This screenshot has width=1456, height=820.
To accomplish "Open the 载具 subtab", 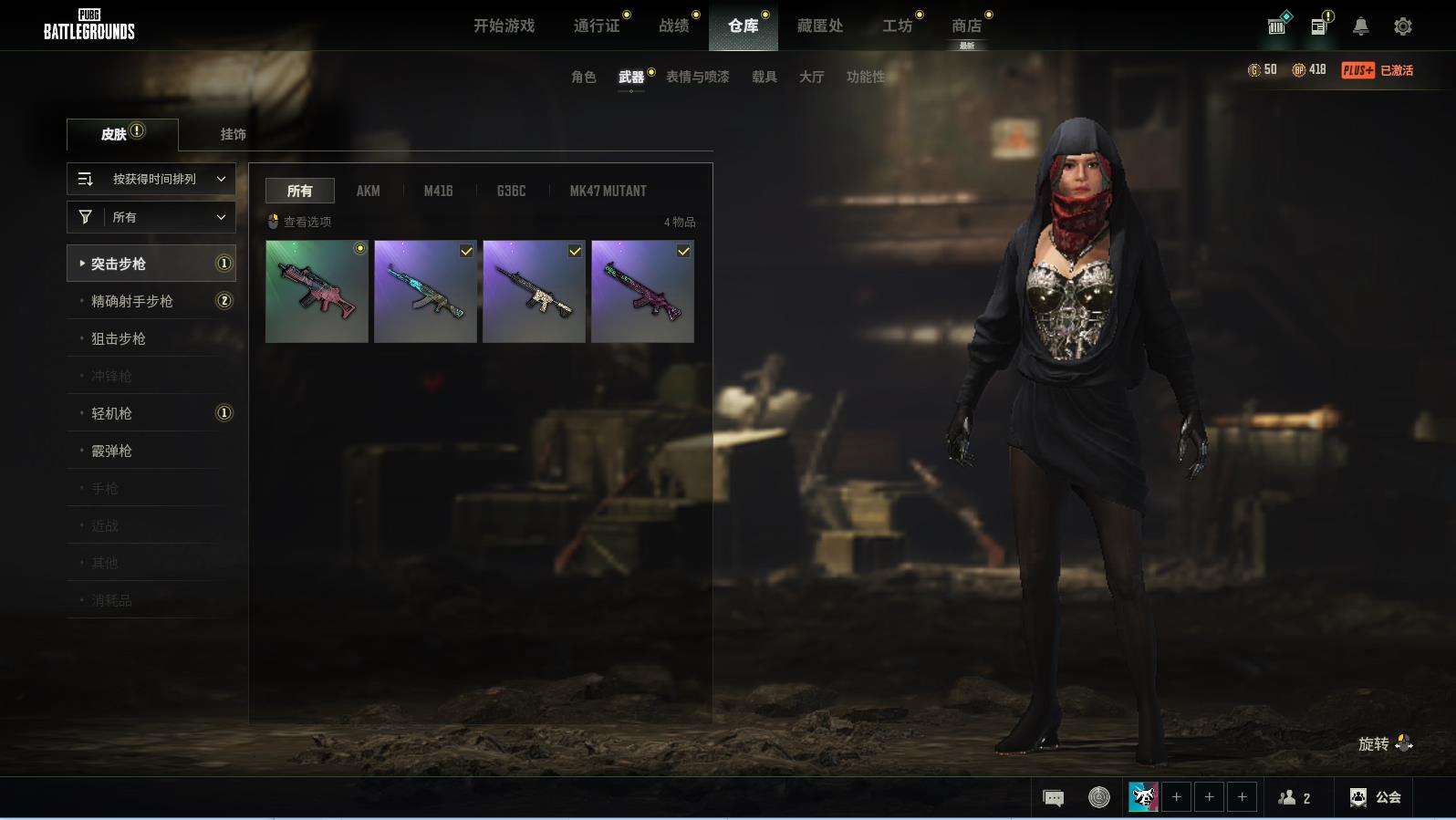I will pyautogui.click(x=764, y=77).
